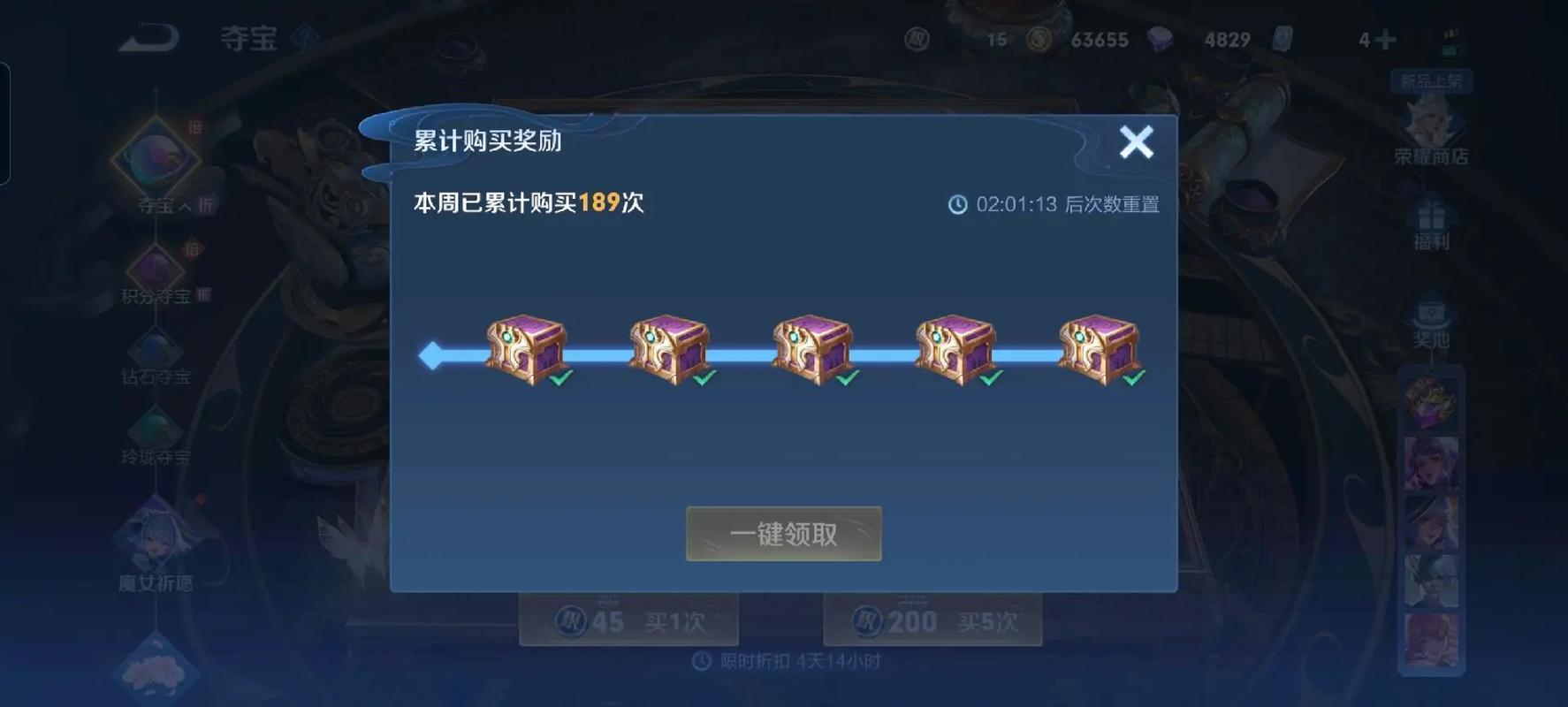Viewport: 1568px width, 707px height.
Task: Expand the 新品上架 new arrivals banner
Action: click(1432, 80)
